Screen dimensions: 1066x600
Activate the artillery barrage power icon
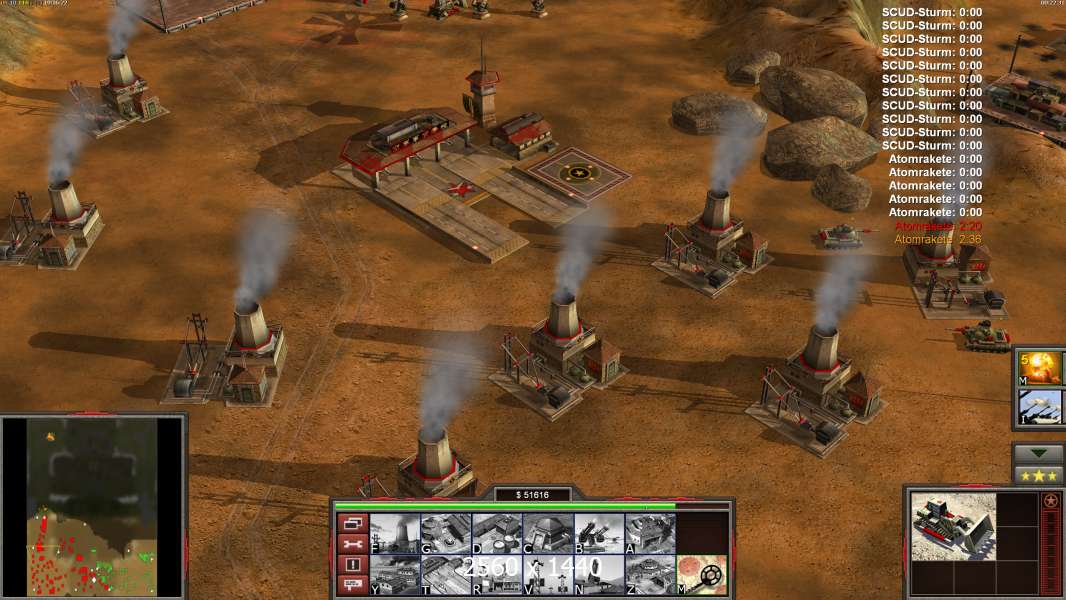(1041, 408)
